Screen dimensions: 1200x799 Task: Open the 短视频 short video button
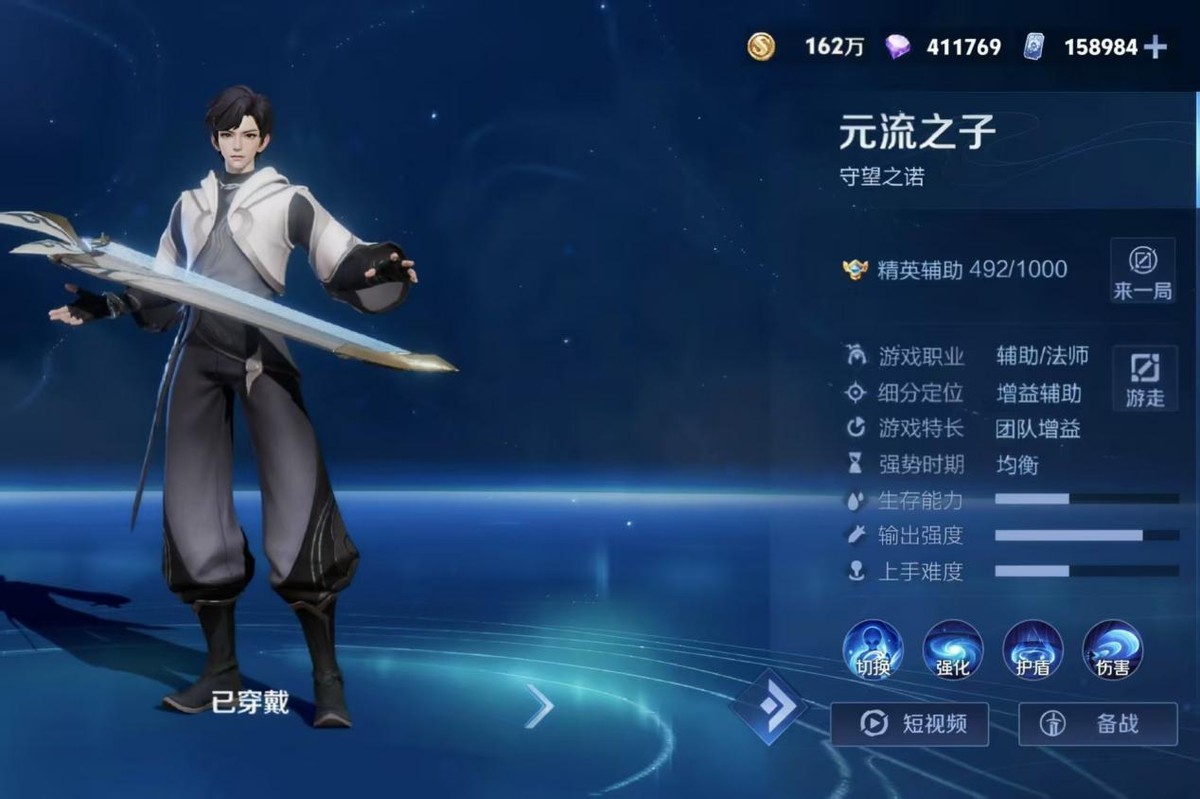(x=909, y=723)
